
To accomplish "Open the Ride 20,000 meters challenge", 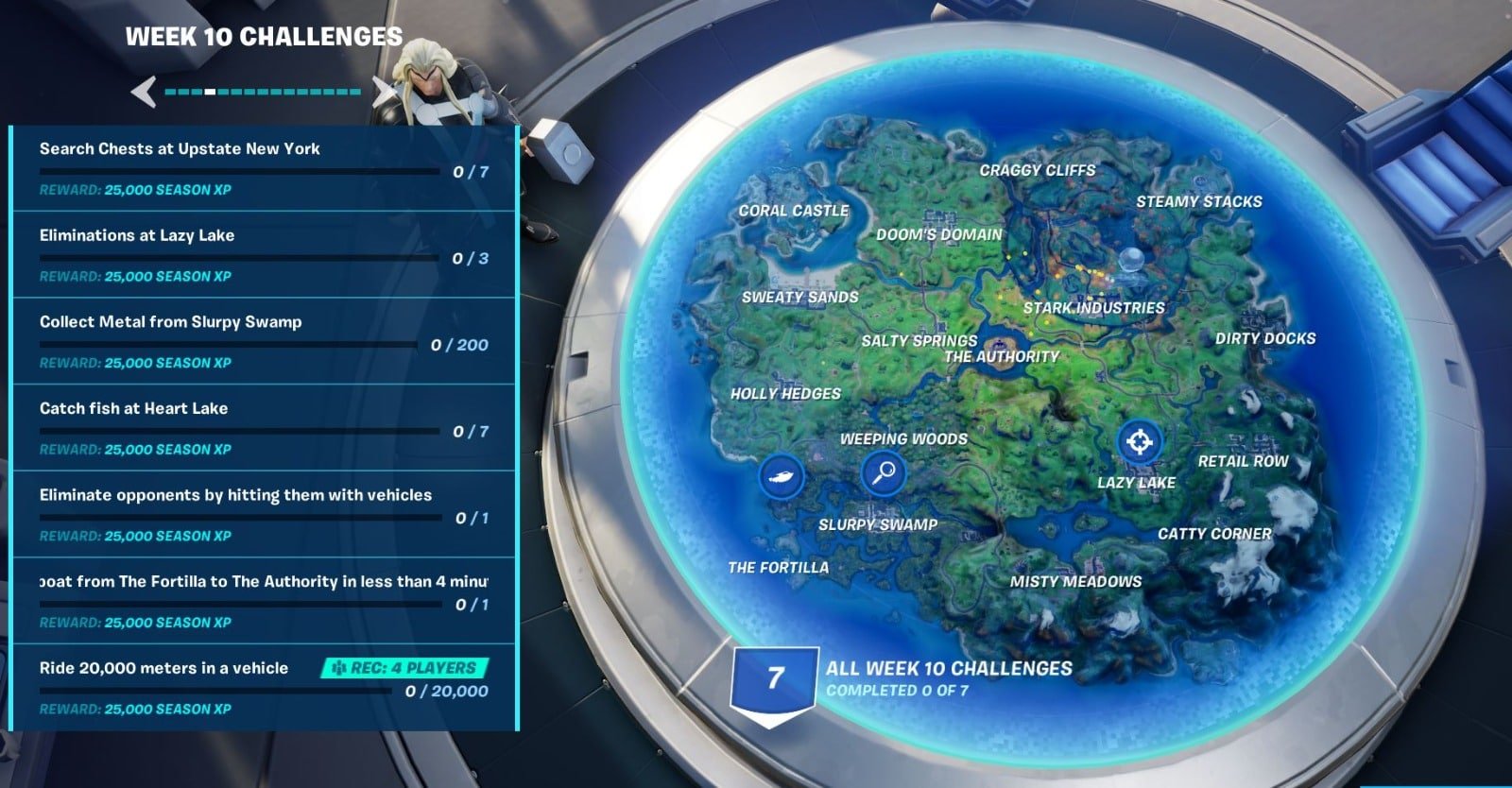I will pos(264,688).
